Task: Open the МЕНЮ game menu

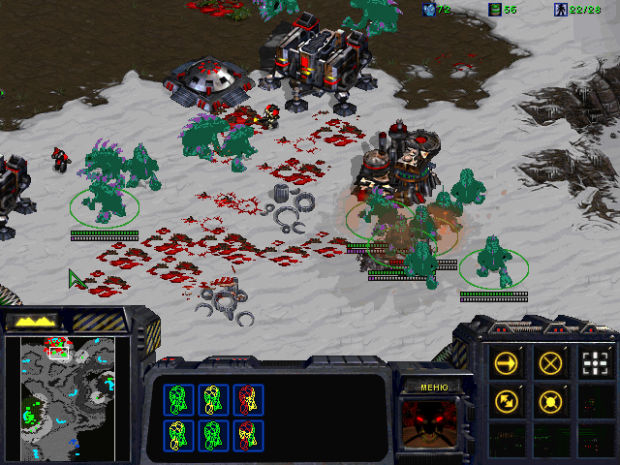Action: coord(435,387)
